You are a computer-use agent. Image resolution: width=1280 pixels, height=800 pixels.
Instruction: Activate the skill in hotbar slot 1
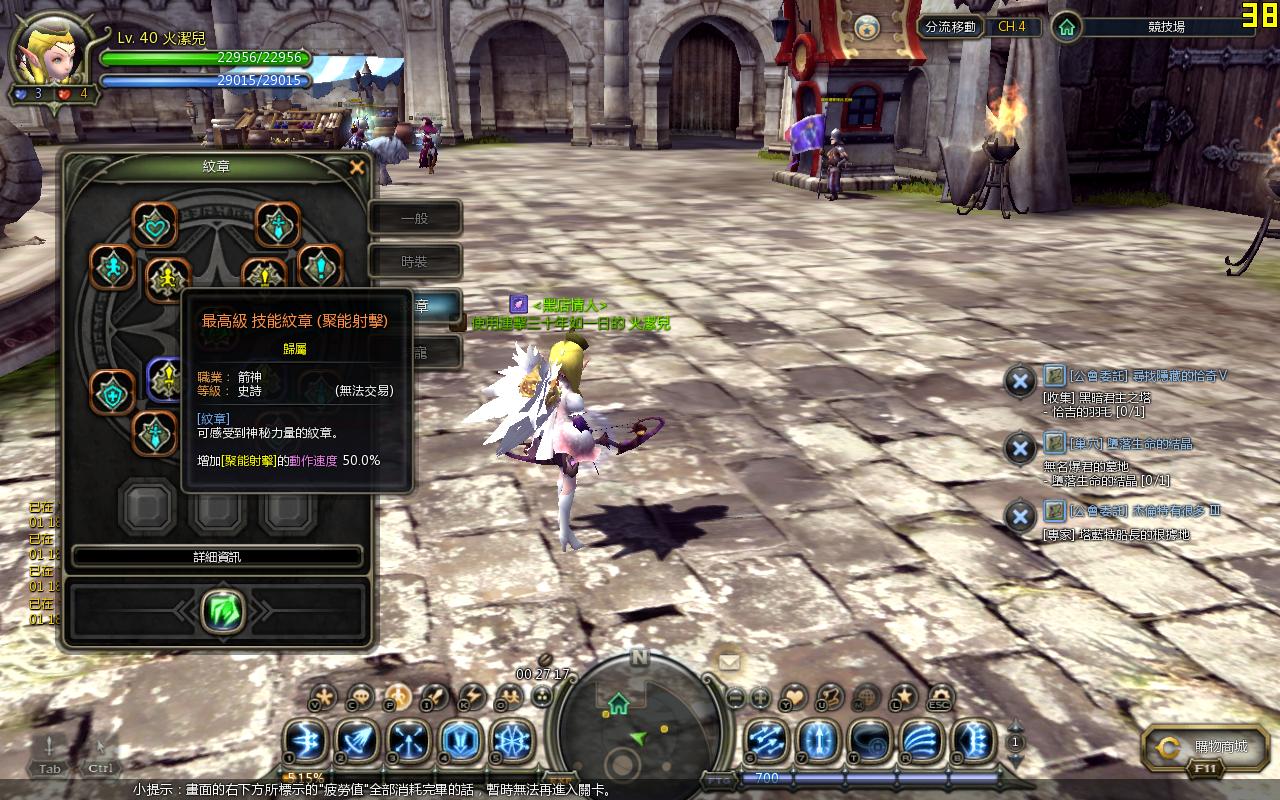point(304,741)
